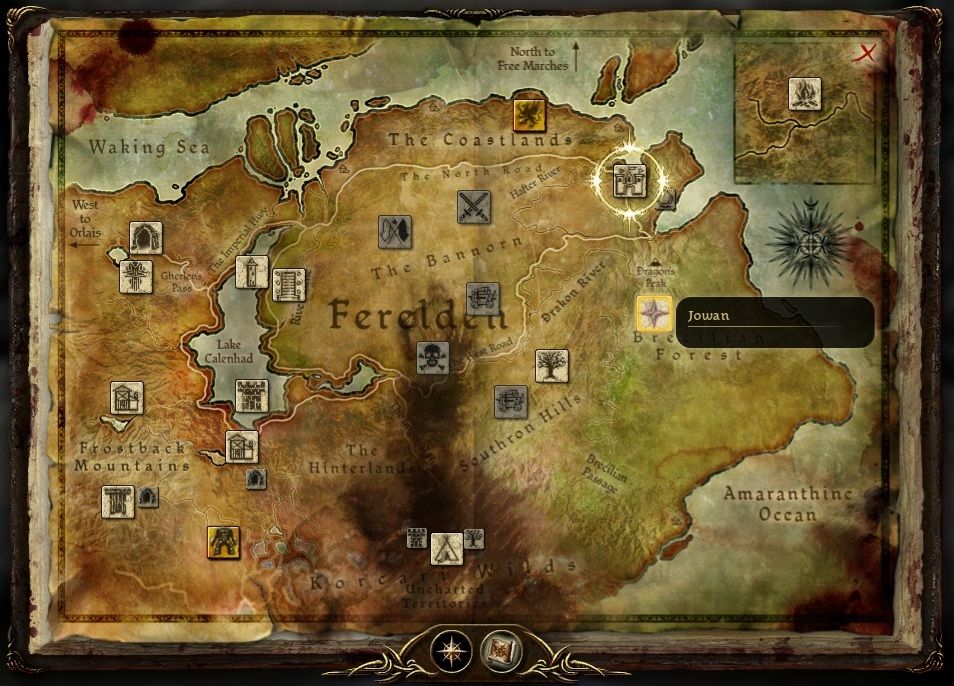Image resolution: width=954 pixels, height=686 pixels.
Task: Choose the ladder-like marker beside the lake tower
Action: click(x=288, y=285)
